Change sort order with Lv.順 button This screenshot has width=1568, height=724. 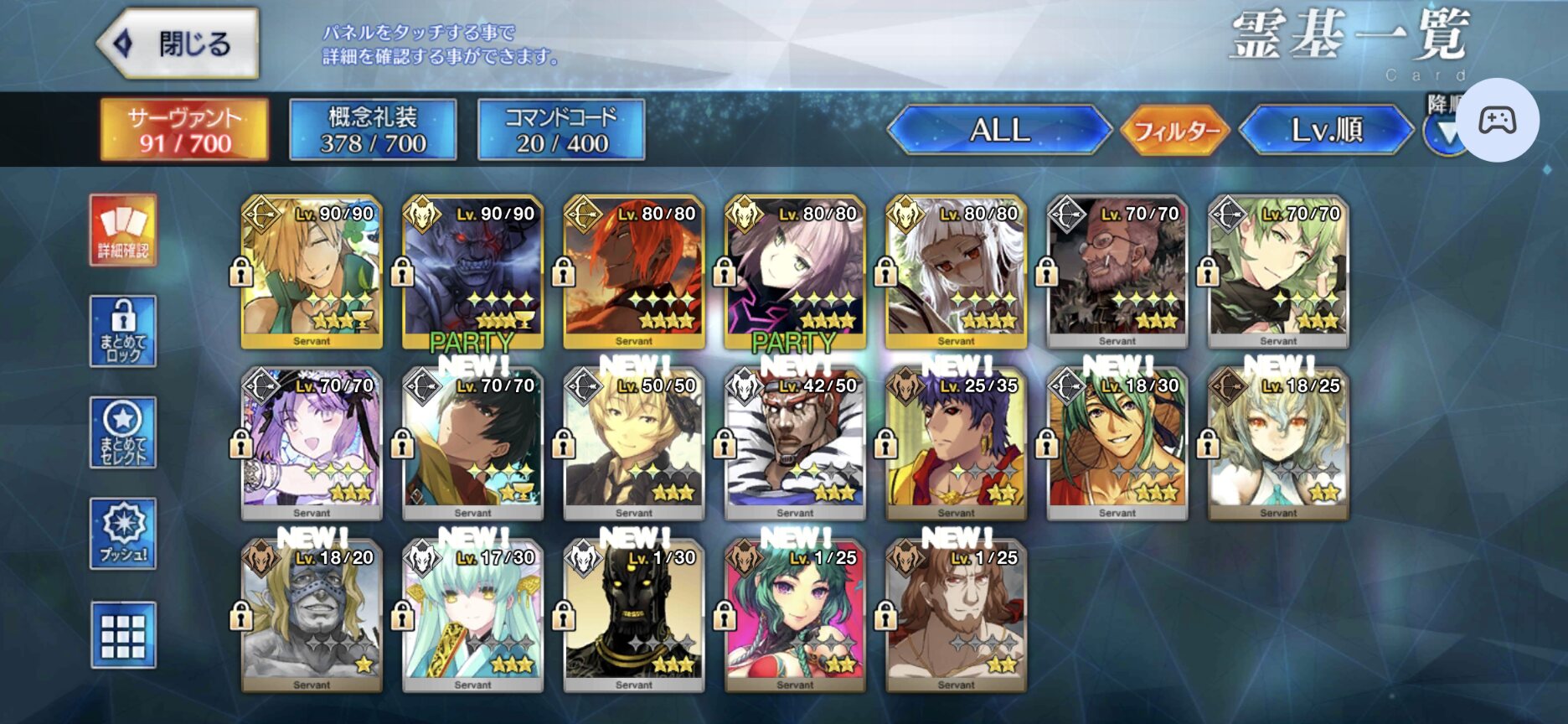[x=1327, y=130]
